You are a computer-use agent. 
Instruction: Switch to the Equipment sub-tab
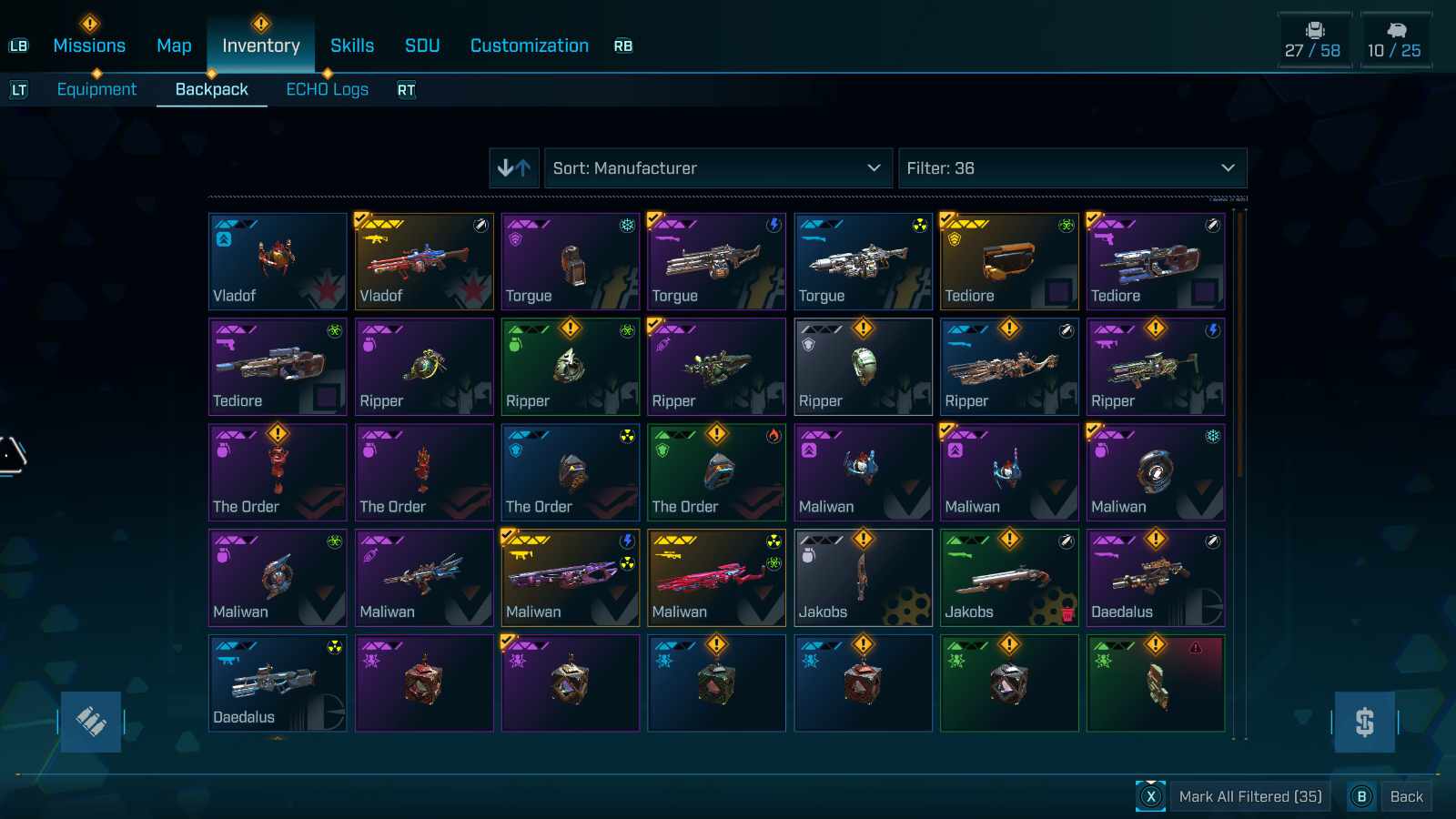[x=96, y=89]
